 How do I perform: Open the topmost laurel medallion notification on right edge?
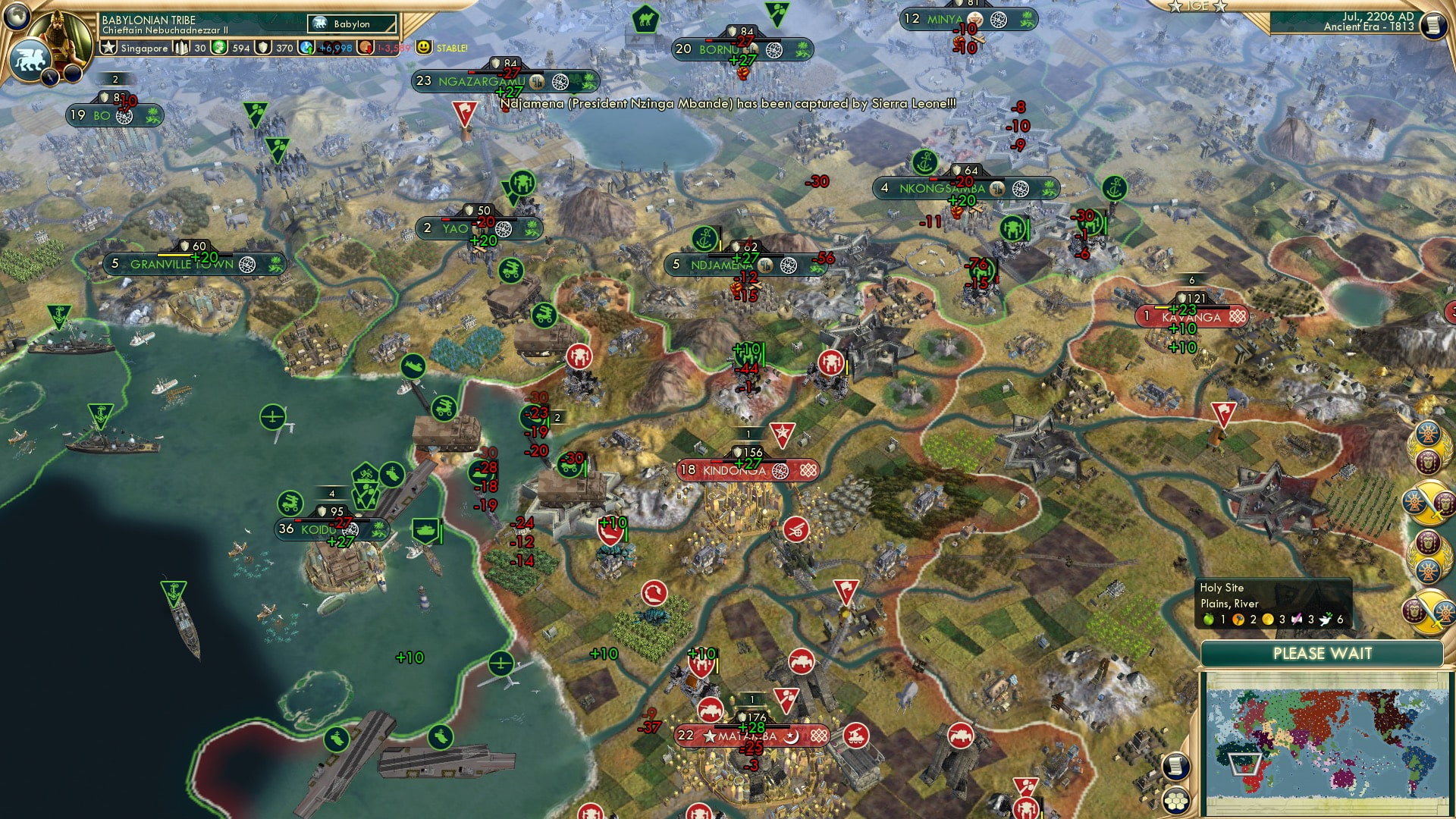(1429, 447)
